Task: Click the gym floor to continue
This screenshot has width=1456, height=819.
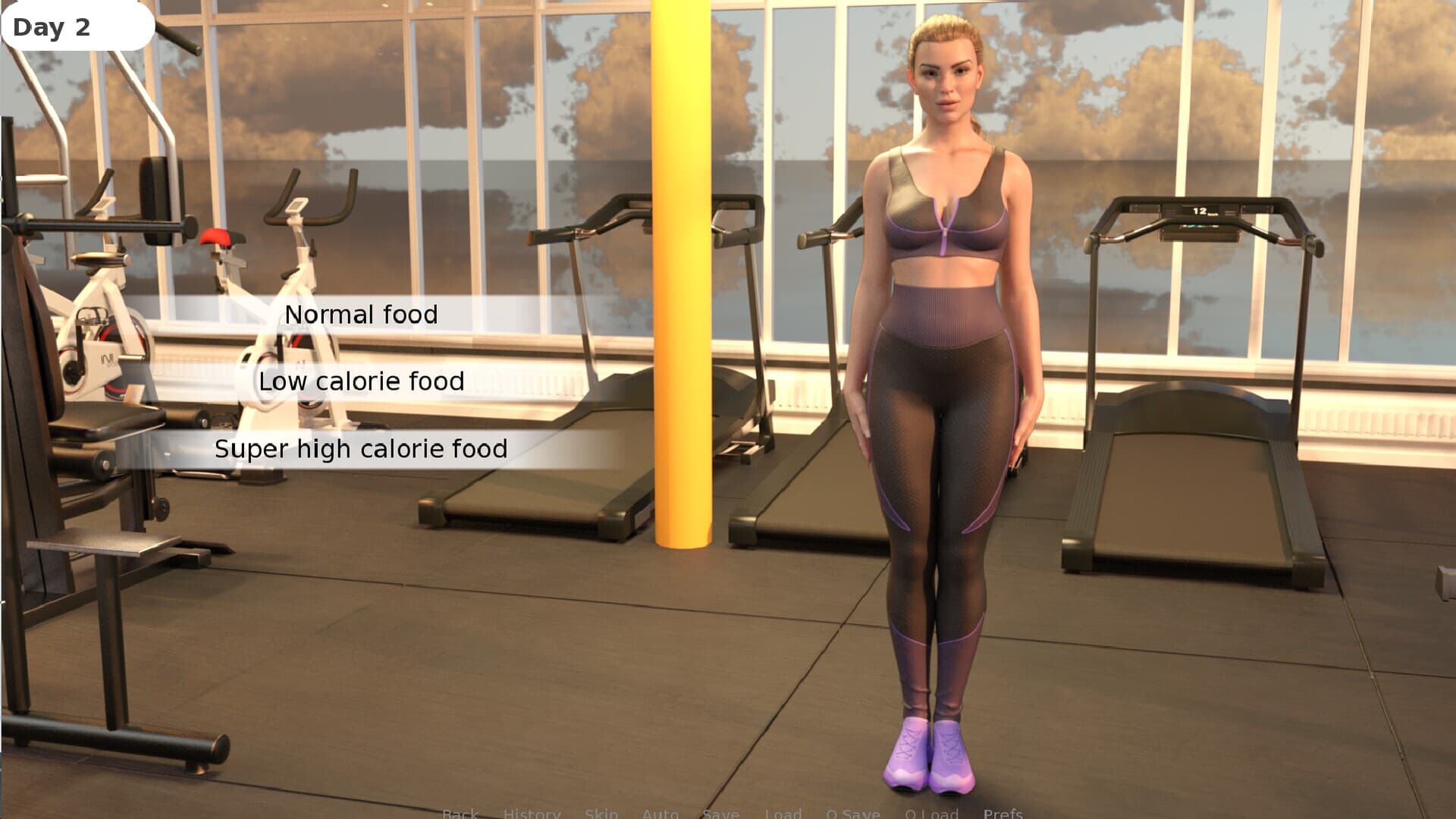Action: pyautogui.click(x=531, y=682)
